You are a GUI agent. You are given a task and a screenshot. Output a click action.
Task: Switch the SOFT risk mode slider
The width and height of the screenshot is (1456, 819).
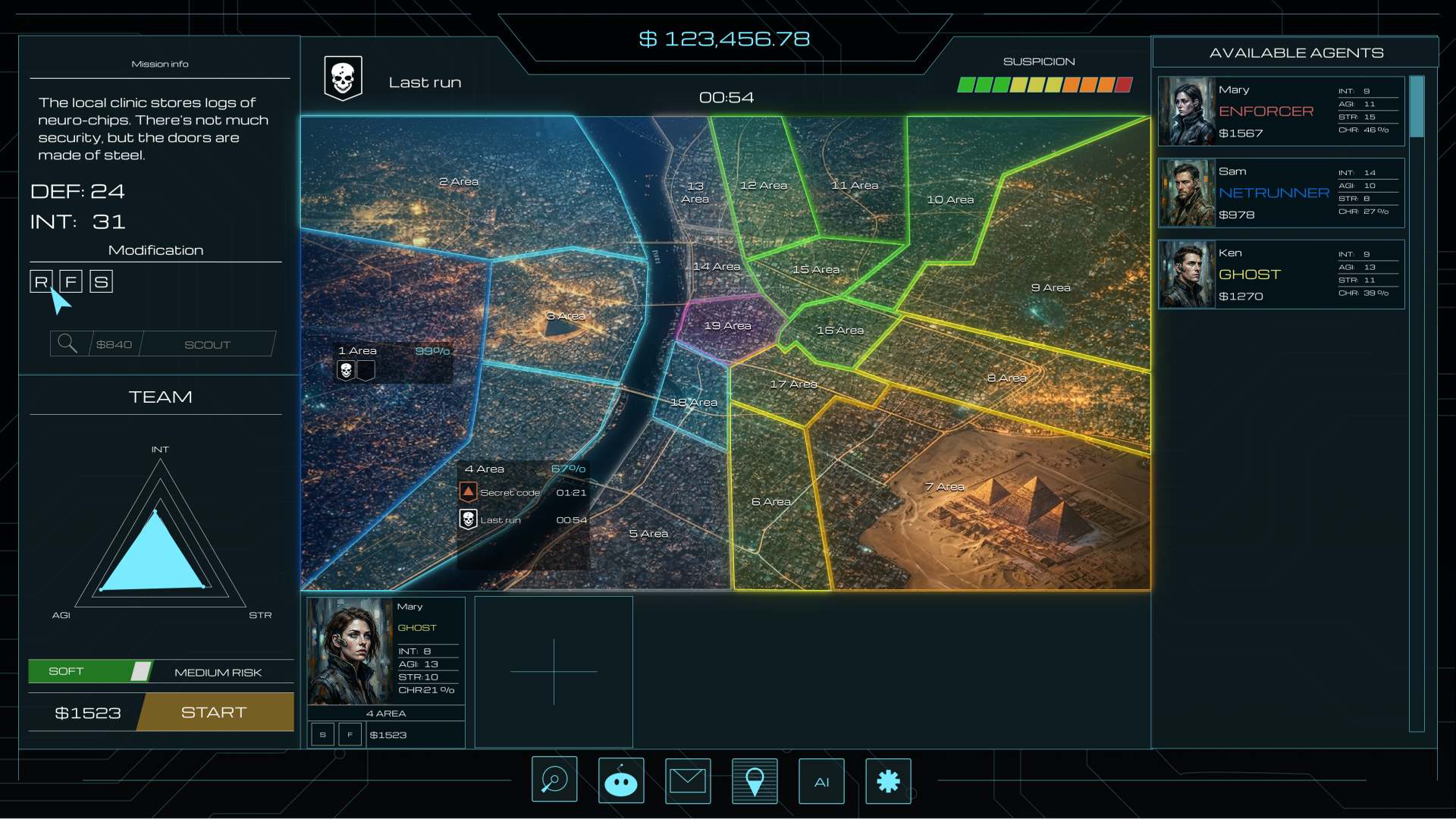141,671
